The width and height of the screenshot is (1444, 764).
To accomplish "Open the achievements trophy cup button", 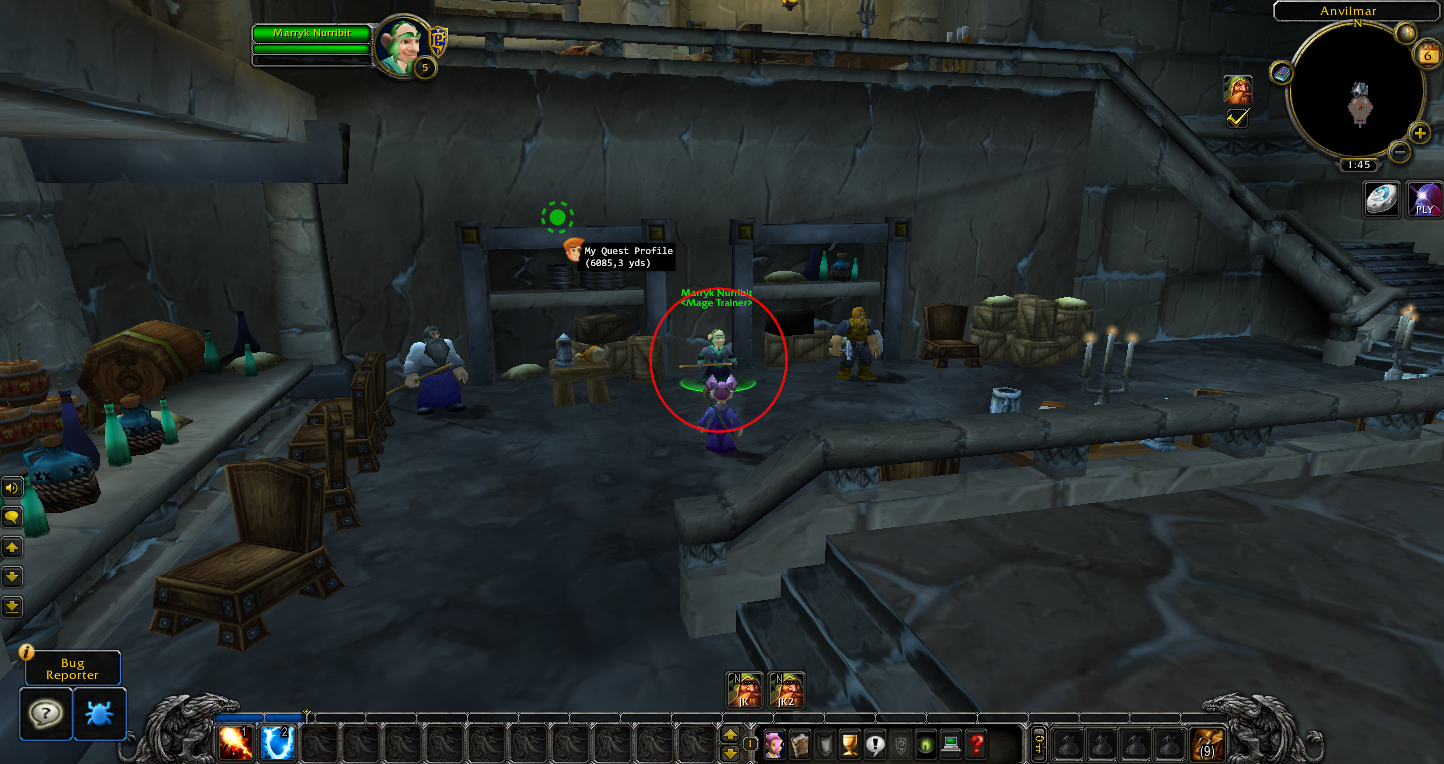I will [x=850, y=744].
